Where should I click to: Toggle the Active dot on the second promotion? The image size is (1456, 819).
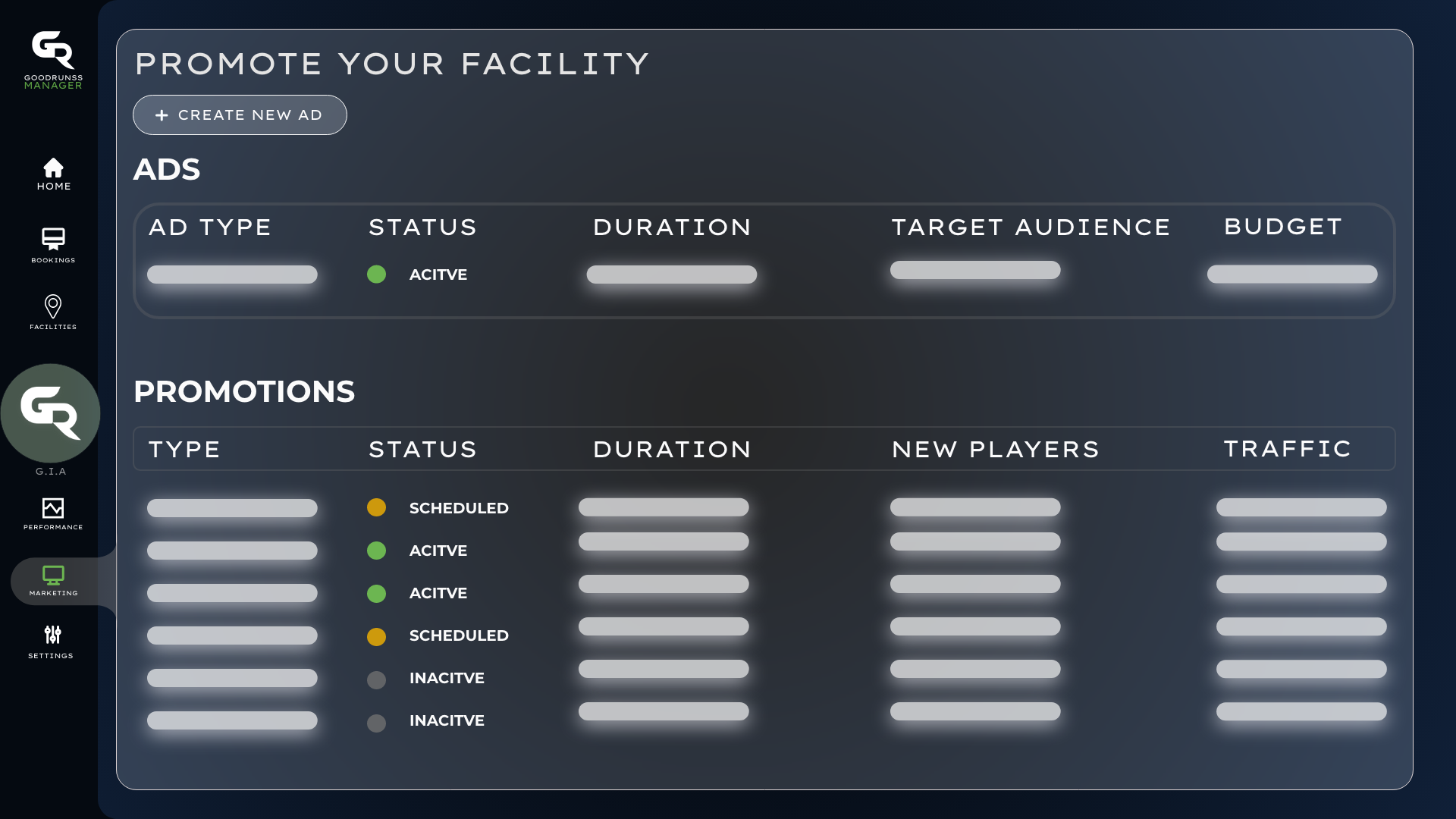click(377, 551)
